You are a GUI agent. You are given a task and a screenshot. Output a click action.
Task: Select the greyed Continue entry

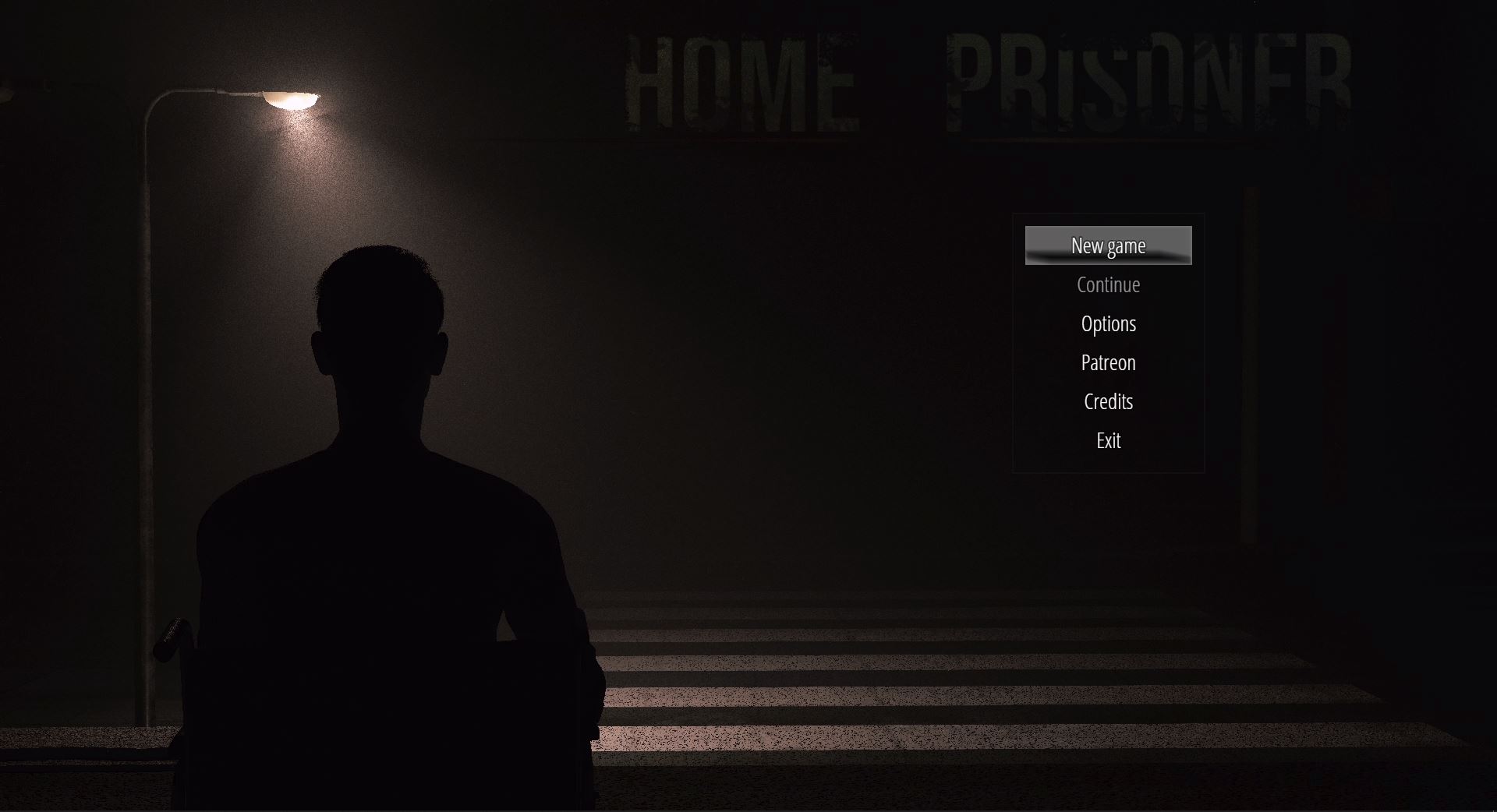[x=1108, y=284]
